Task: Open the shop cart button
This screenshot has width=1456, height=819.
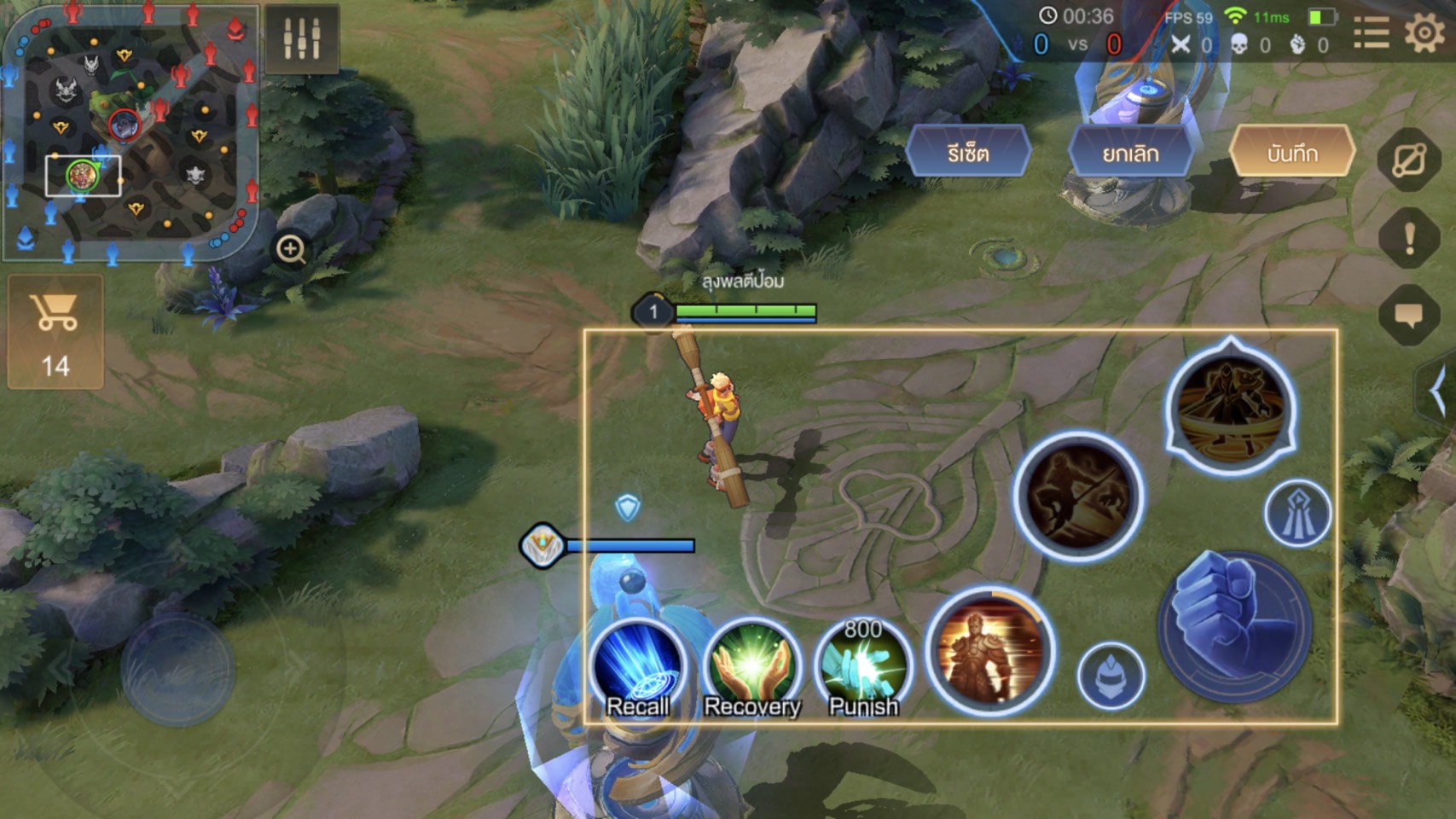Action: point(55,331)
